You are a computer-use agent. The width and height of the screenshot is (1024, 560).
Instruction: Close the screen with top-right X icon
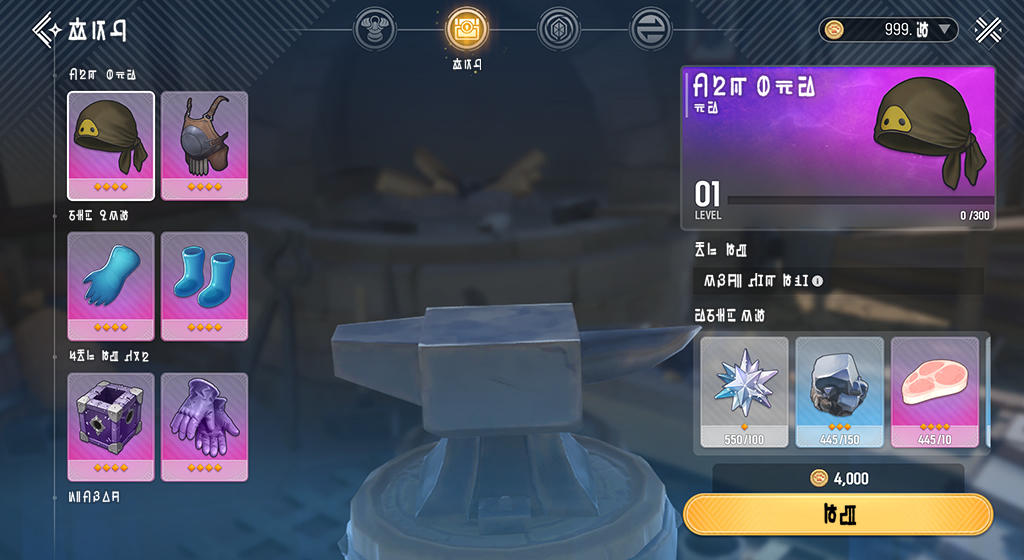pos(991,29)
